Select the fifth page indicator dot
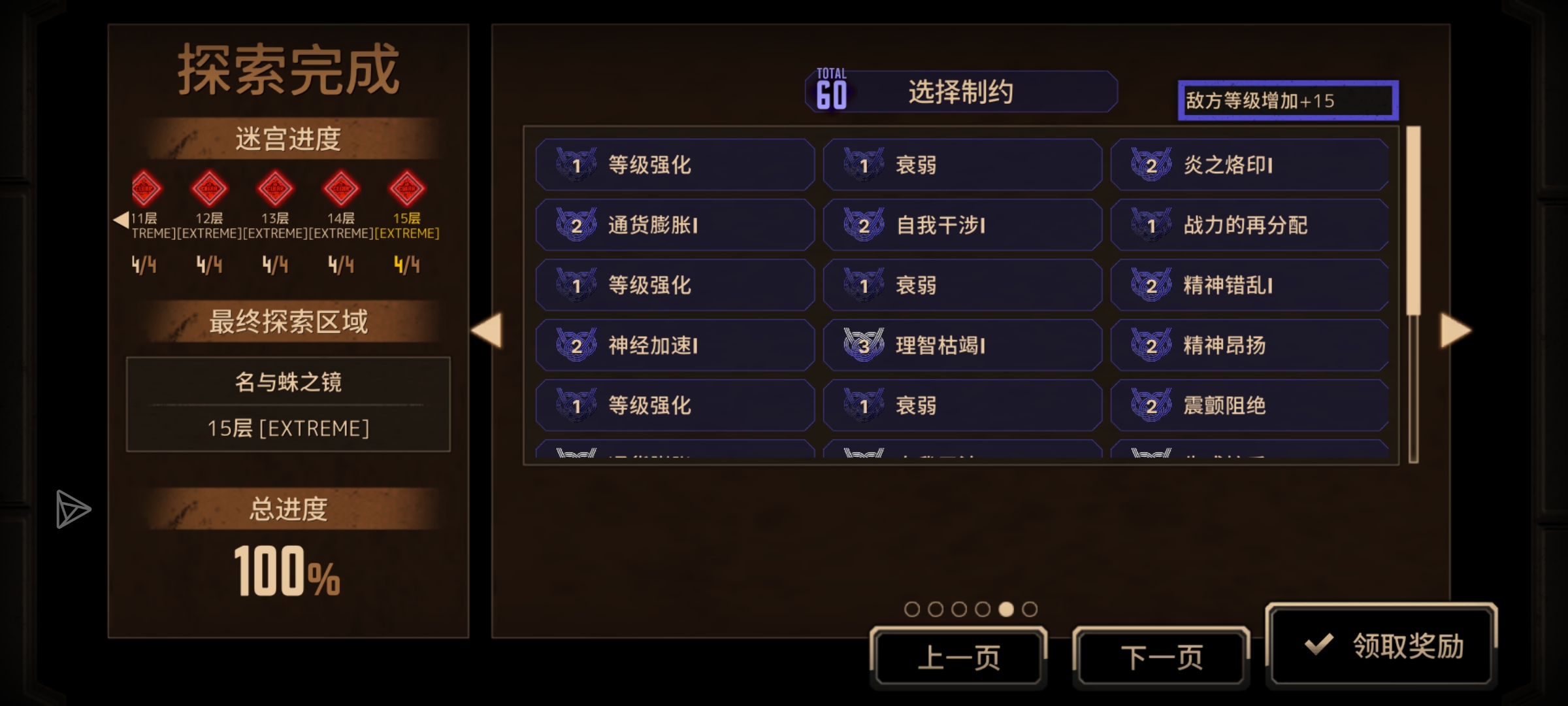 (x=1007, y=608)
